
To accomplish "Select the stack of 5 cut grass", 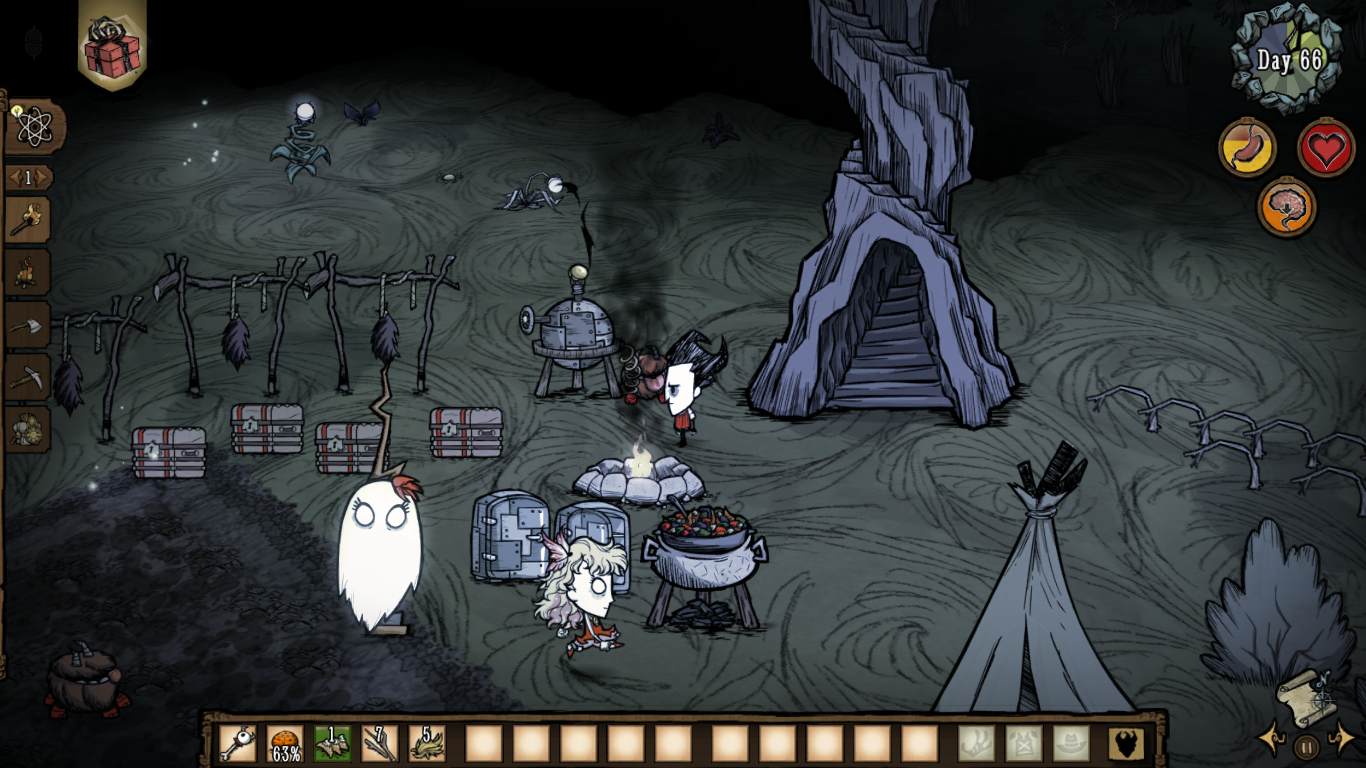I will 427,743.
